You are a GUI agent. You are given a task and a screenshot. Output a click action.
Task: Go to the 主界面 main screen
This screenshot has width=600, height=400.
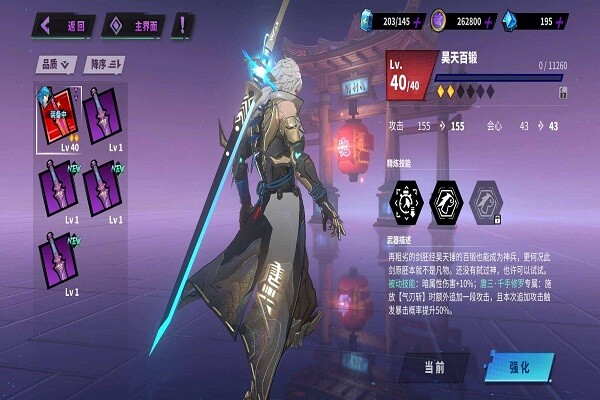(x=135, y=23)
